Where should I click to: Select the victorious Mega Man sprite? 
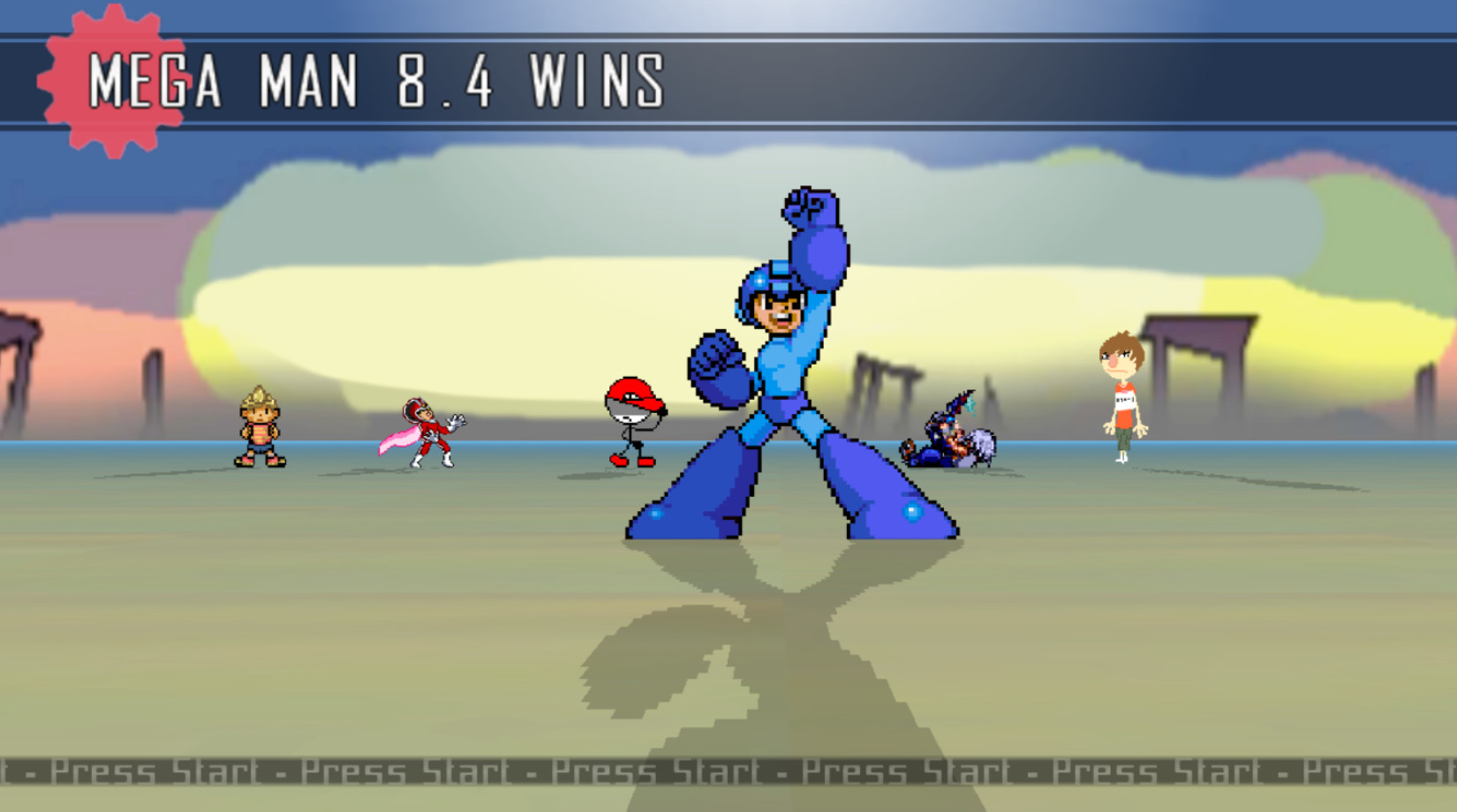[786, 371]
